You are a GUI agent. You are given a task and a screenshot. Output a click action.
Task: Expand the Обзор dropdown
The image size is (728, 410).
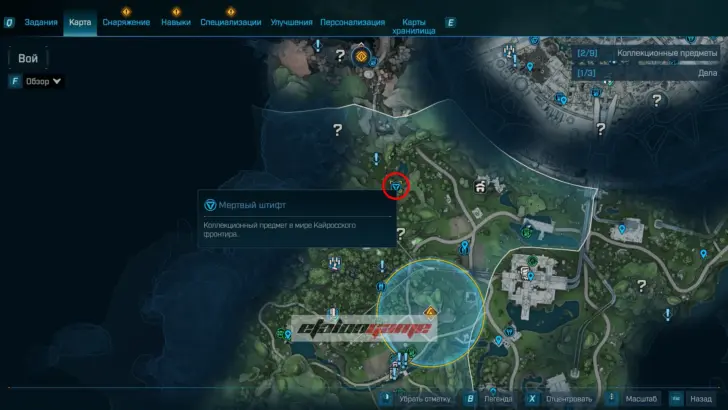(x=42, y=81)
